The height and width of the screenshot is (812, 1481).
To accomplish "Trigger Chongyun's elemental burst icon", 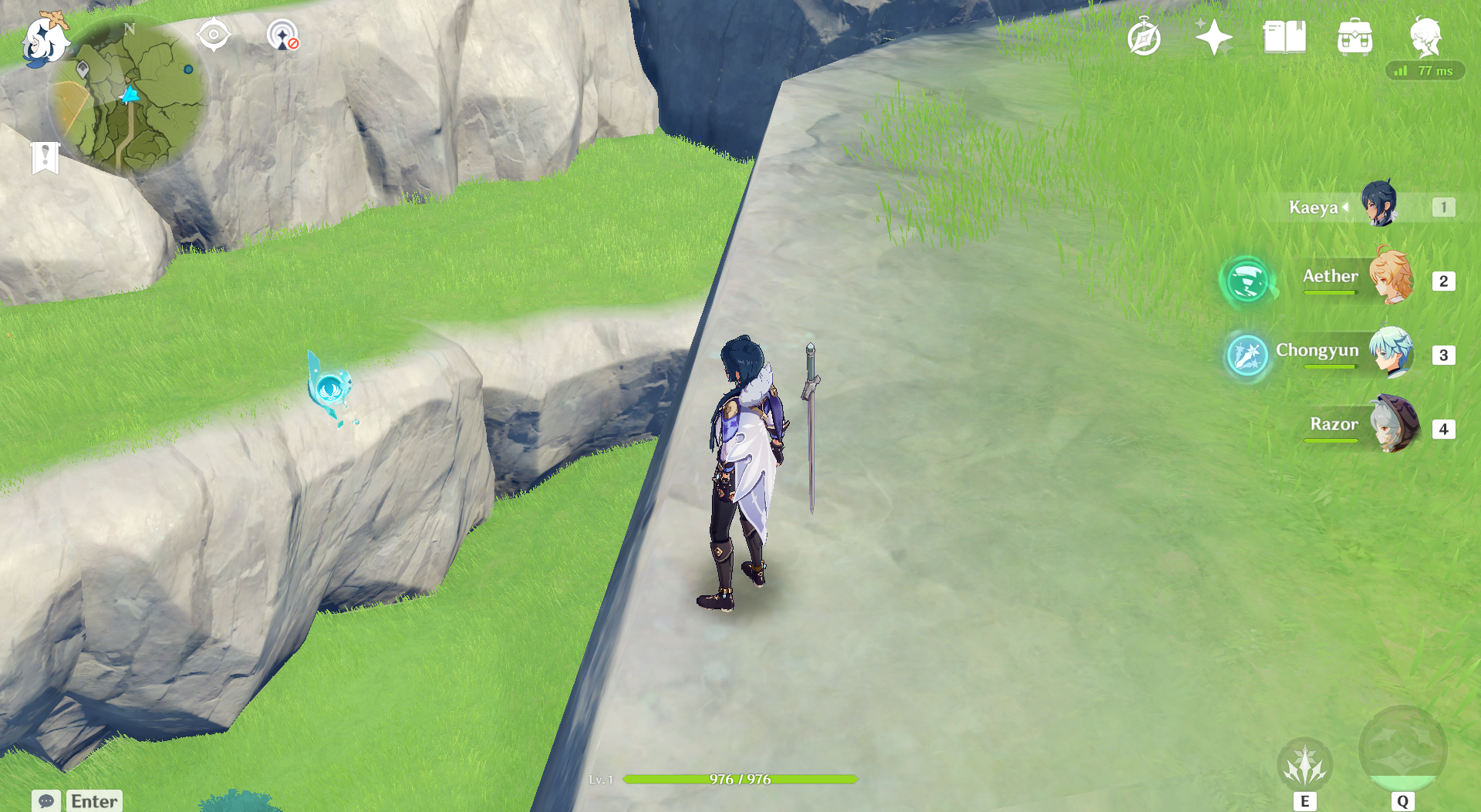I will pyautogui.click(x=1247, y=355).
